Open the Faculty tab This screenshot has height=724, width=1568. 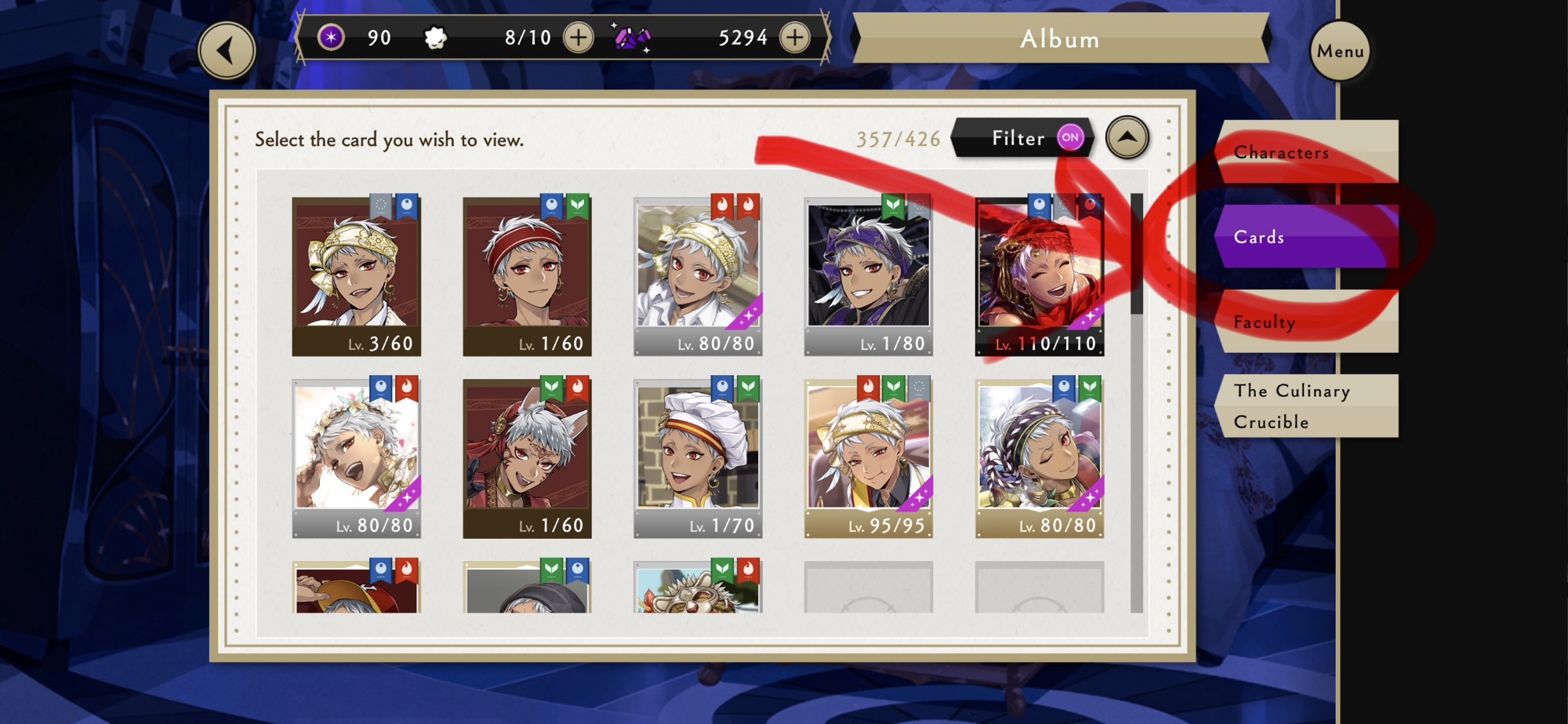pos(1306,322)
